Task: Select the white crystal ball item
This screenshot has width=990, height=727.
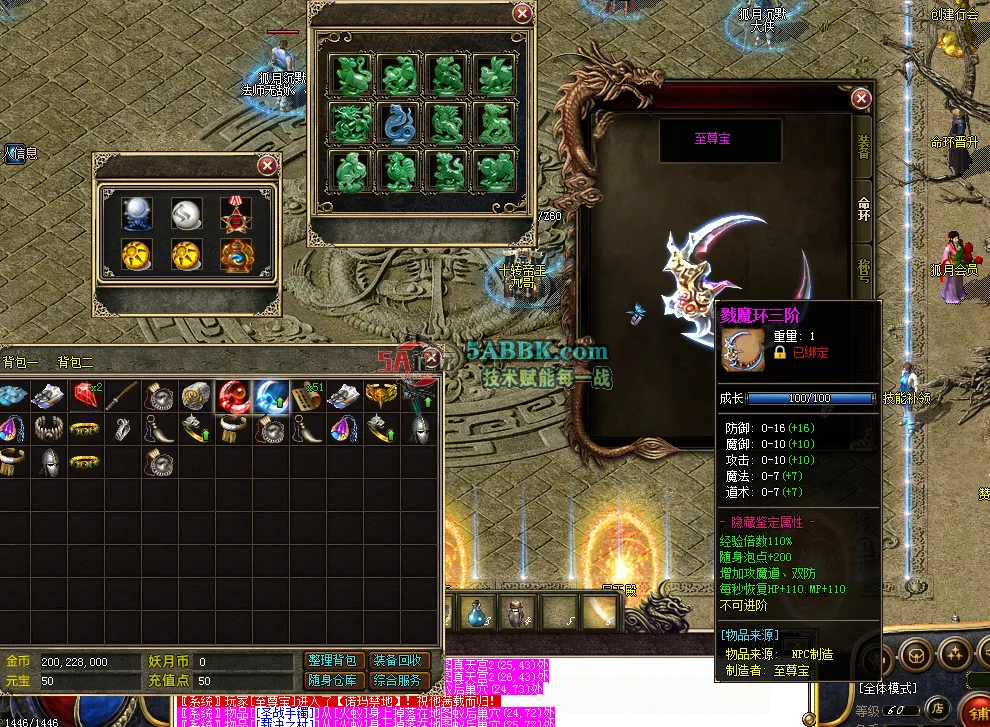Action: [137, 212]
